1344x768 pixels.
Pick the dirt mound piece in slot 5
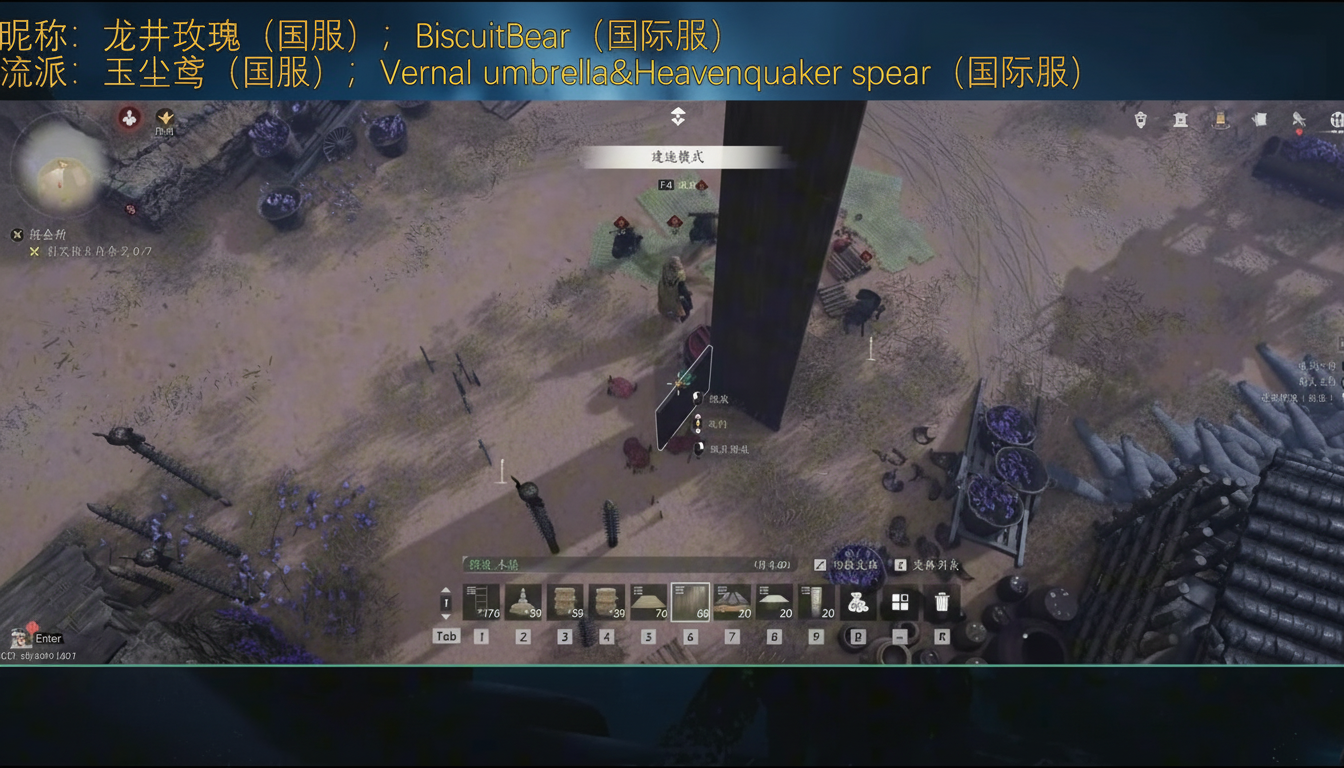click(649, 600)
